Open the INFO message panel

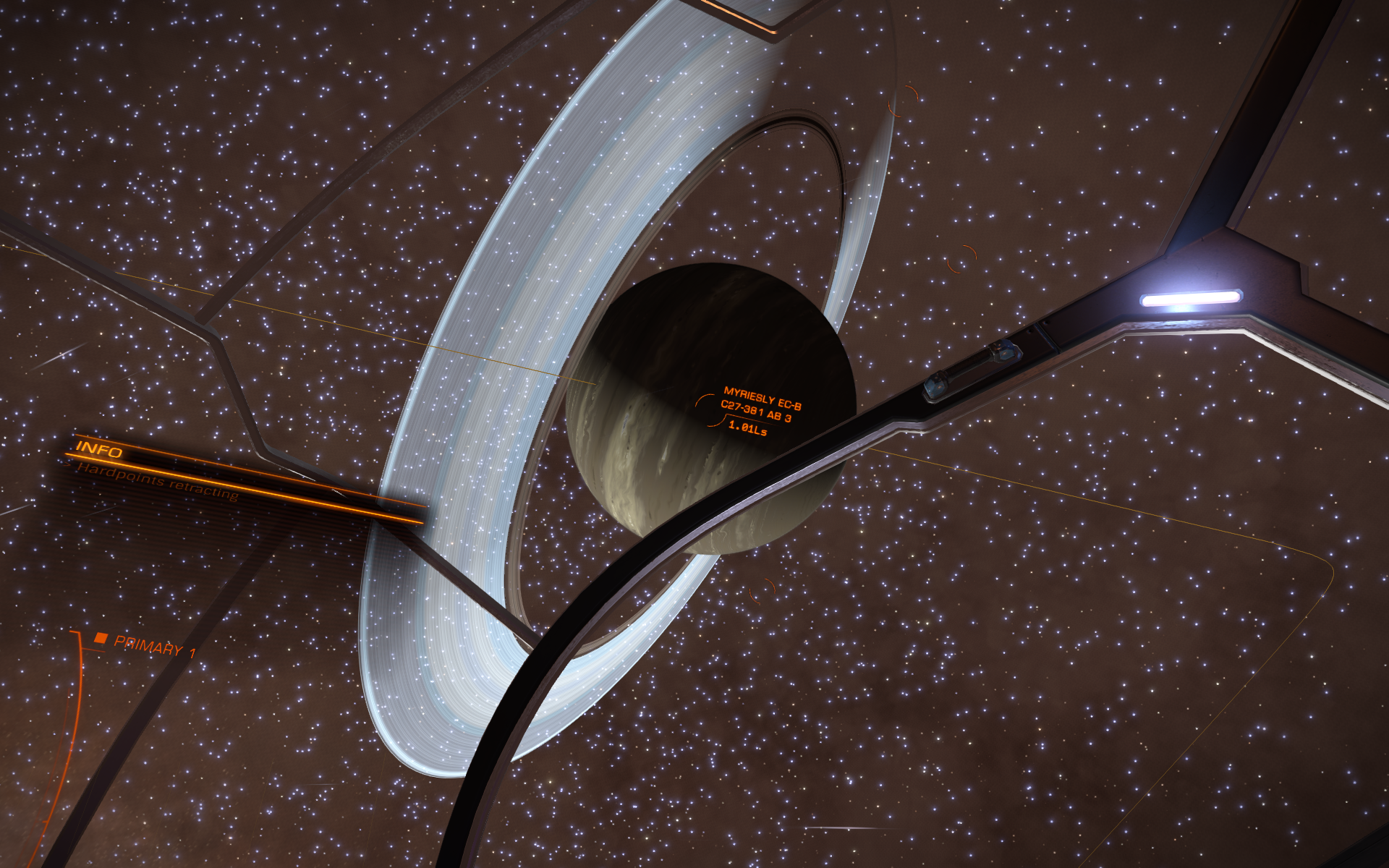click(100, 450)
